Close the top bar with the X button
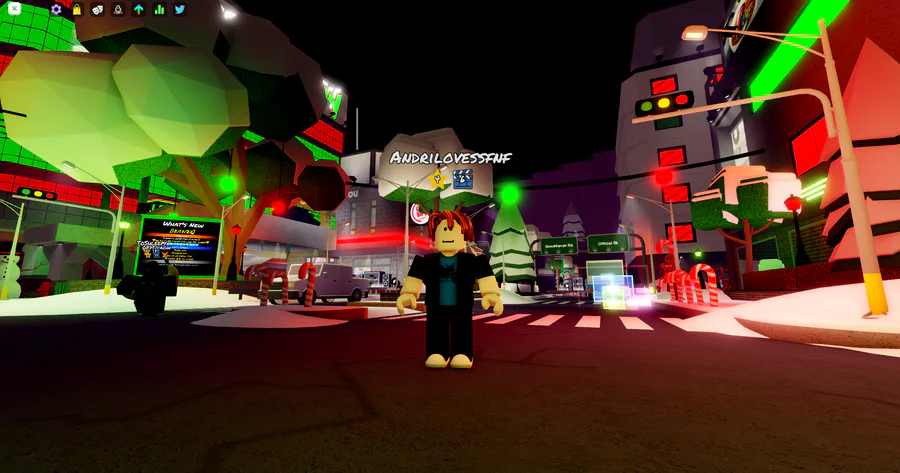900x473 pixels. click(14, 9)
